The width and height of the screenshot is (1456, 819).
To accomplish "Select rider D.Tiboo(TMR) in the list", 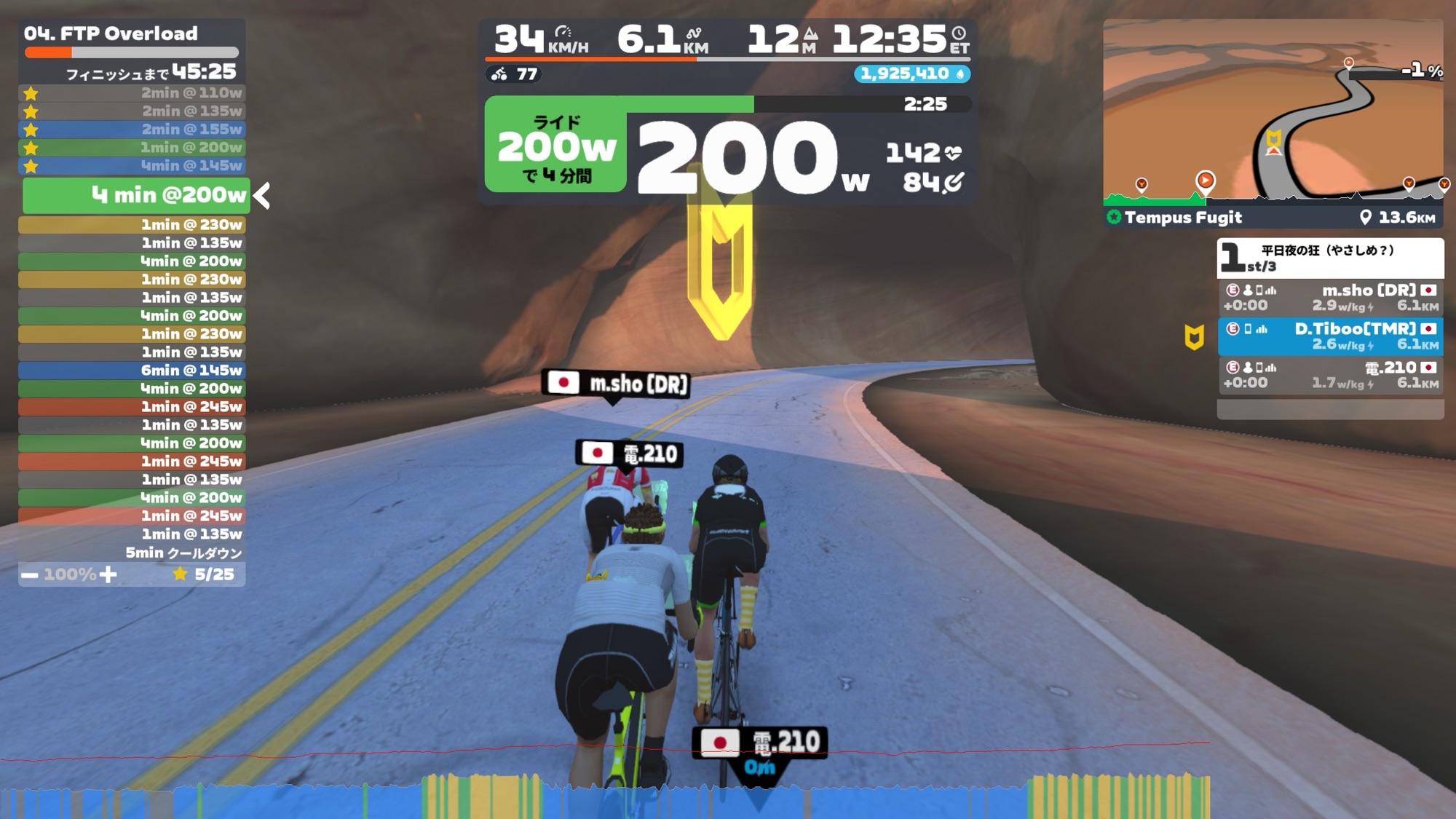I will pyautogui.click(x=1330, y=336).
